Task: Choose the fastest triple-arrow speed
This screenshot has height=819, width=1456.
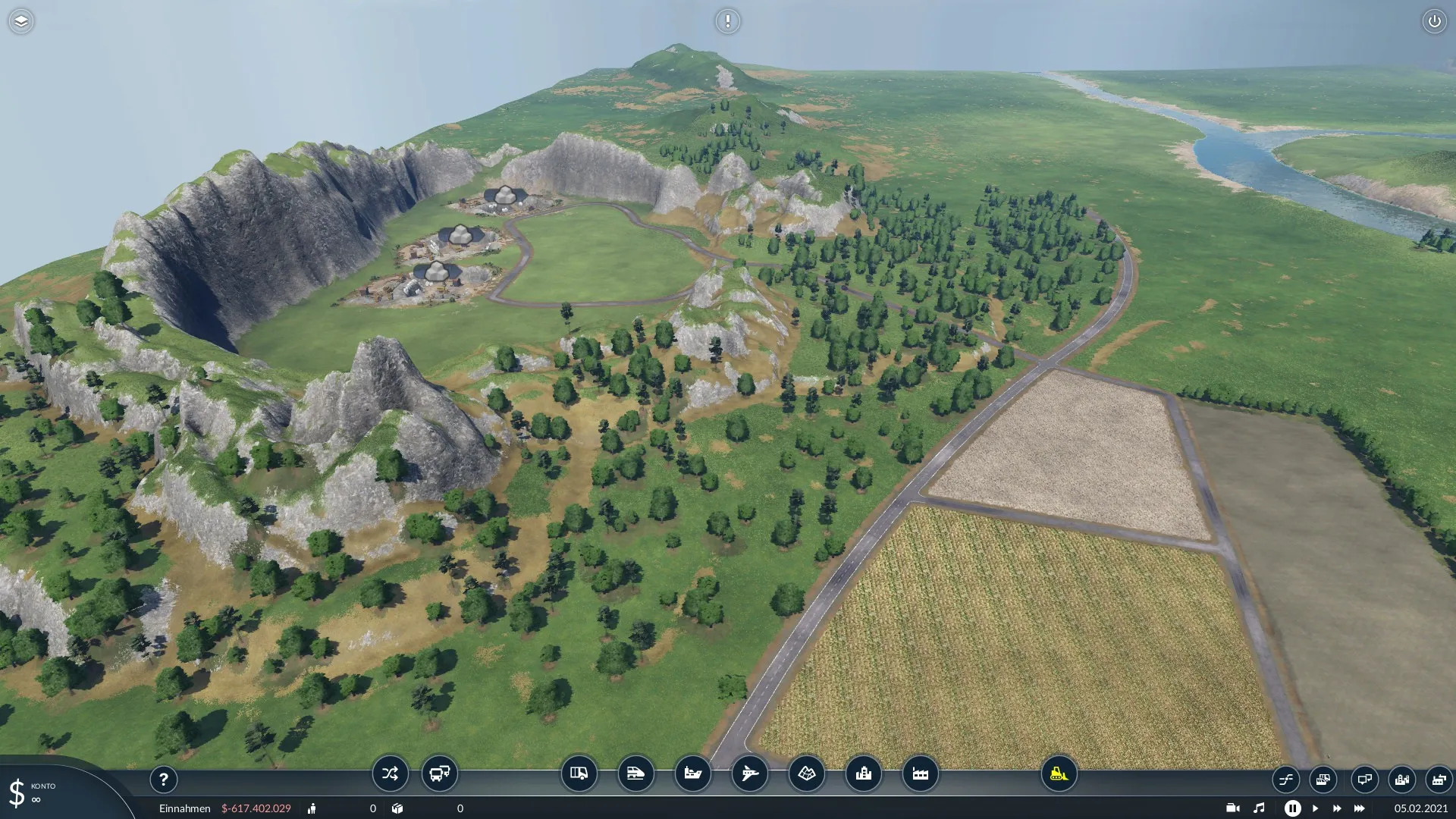Action: (1359, 808)
